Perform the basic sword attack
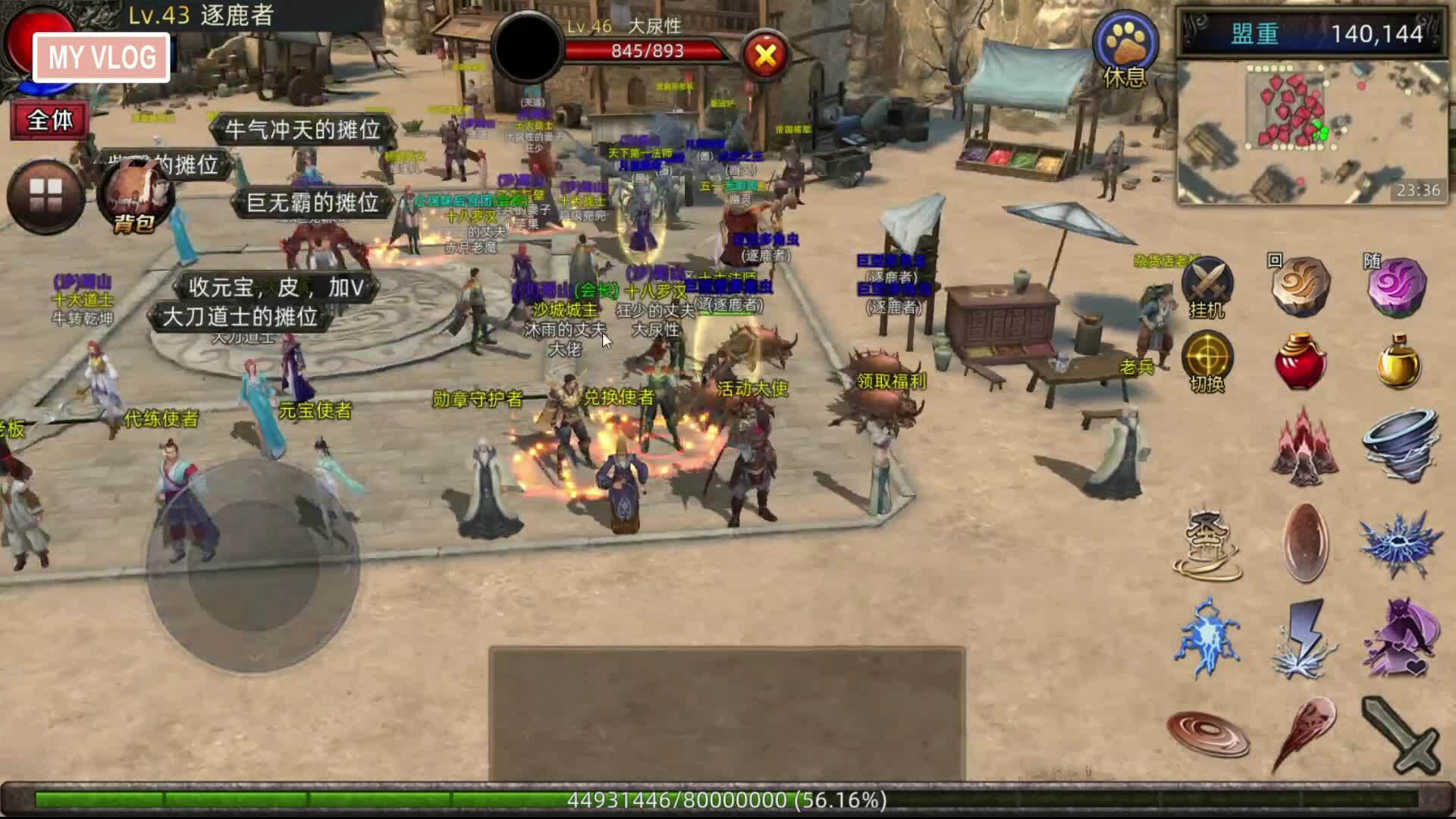 click(x=1400, y=734)
